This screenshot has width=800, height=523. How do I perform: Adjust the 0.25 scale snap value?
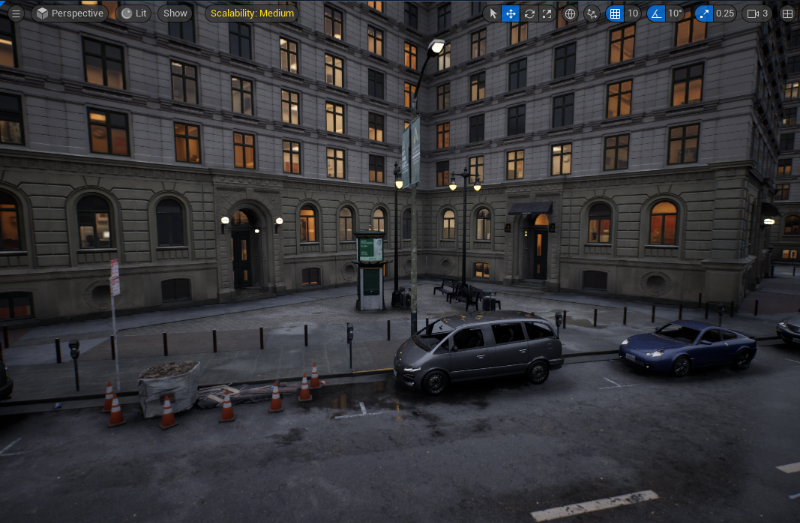click(725, 13)
